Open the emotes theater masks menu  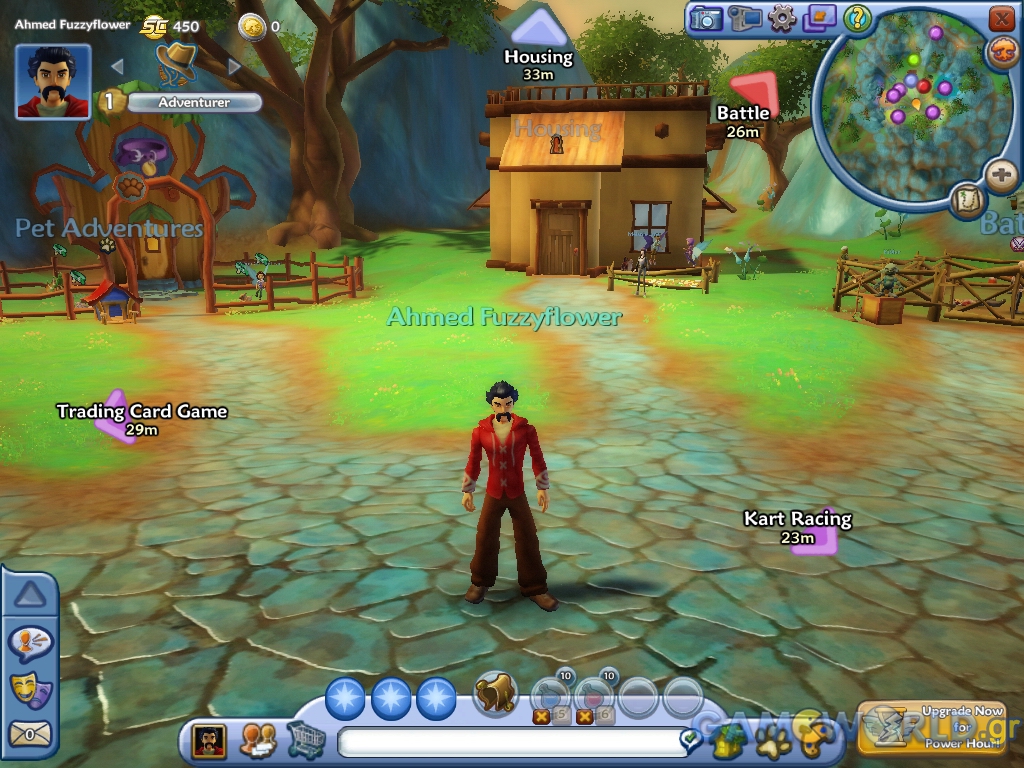[x=29, y=688]
